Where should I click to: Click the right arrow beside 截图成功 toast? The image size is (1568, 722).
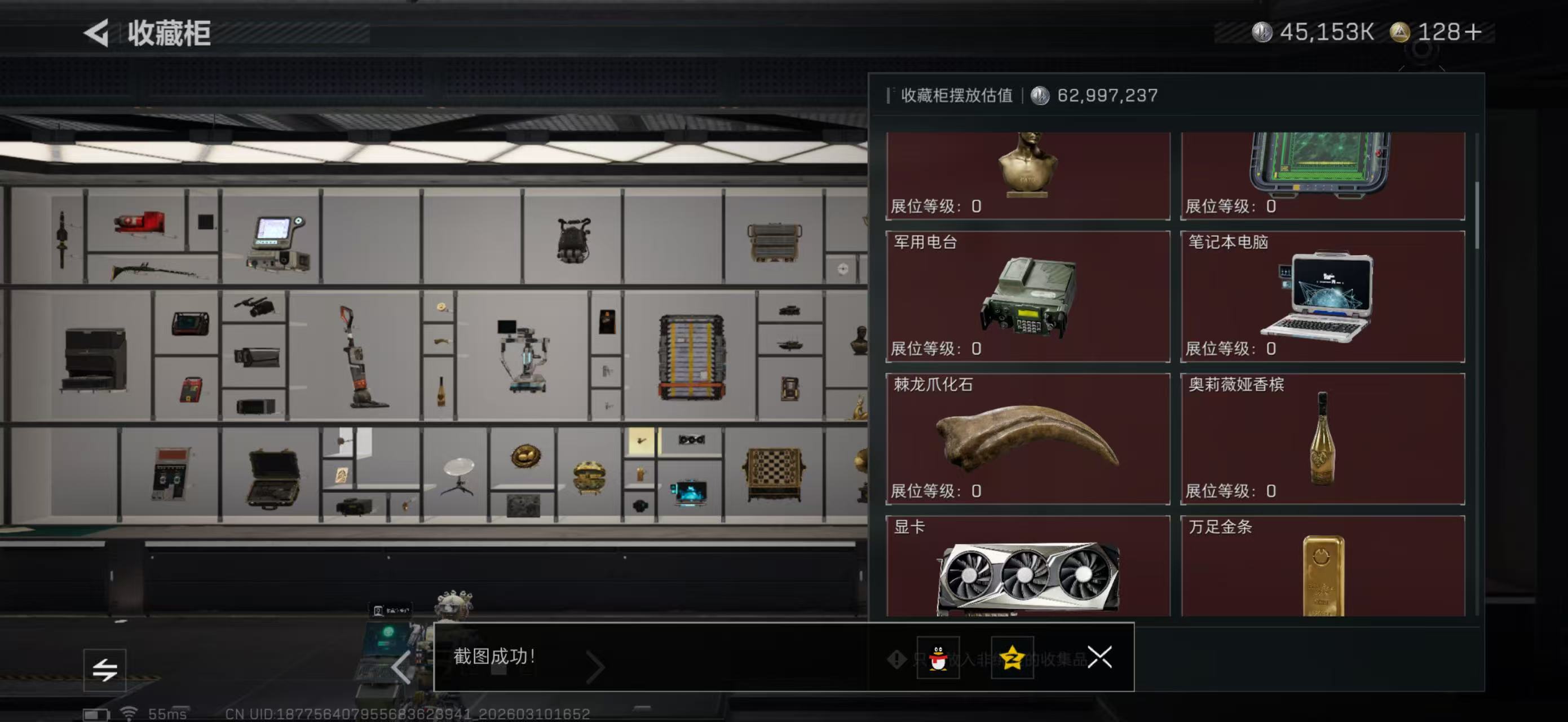coord(595,667)
